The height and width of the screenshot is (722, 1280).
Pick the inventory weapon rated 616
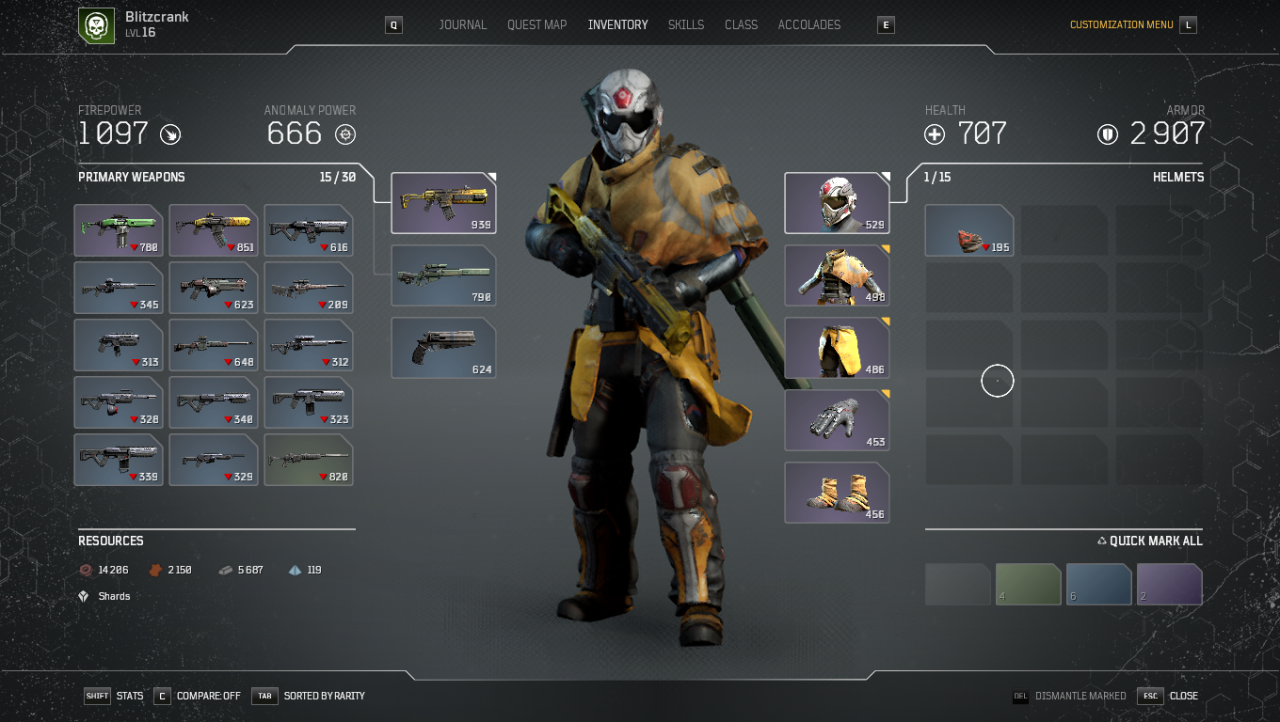point(308,230)
